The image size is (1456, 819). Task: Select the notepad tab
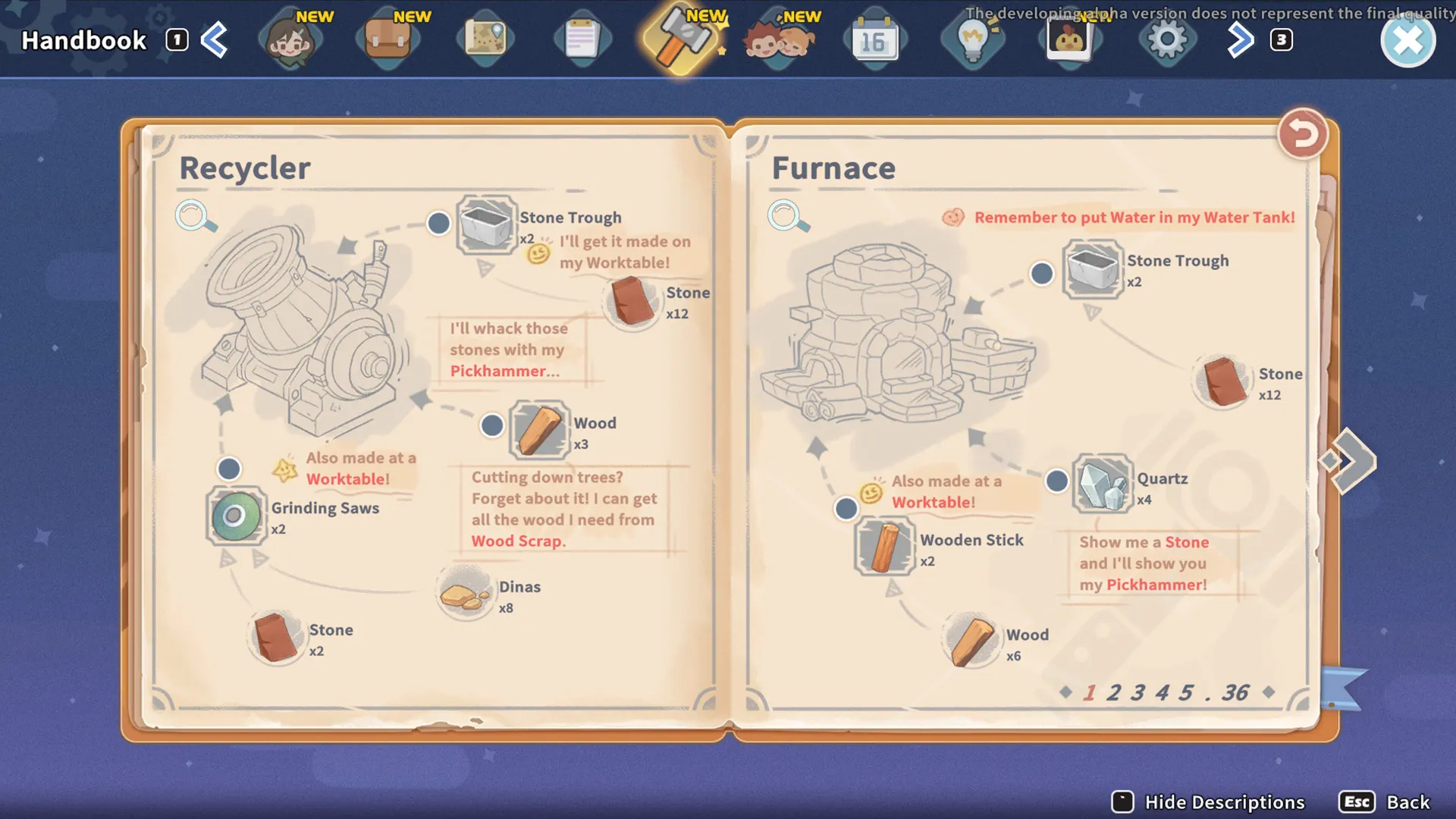click(x=582, y=41)
